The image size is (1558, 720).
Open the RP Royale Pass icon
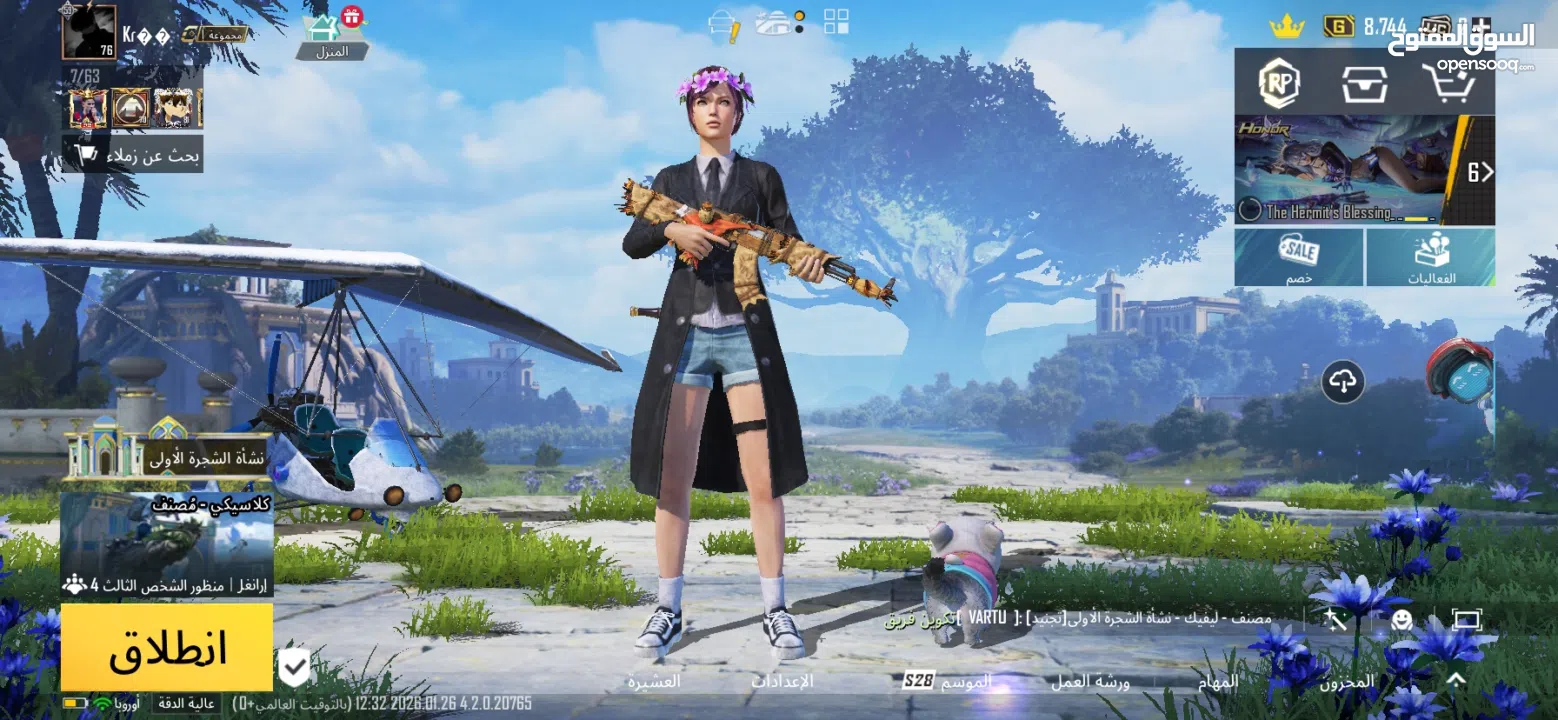pos(1277,82)
